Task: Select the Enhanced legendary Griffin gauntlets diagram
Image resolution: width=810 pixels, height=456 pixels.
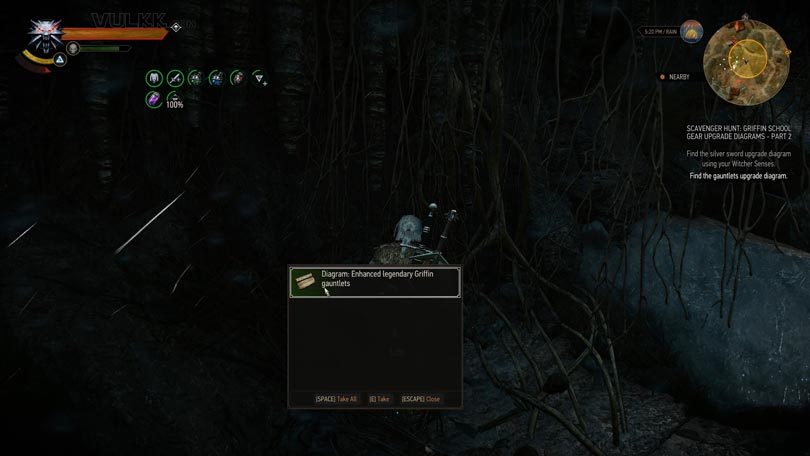Action: point(375,282)
